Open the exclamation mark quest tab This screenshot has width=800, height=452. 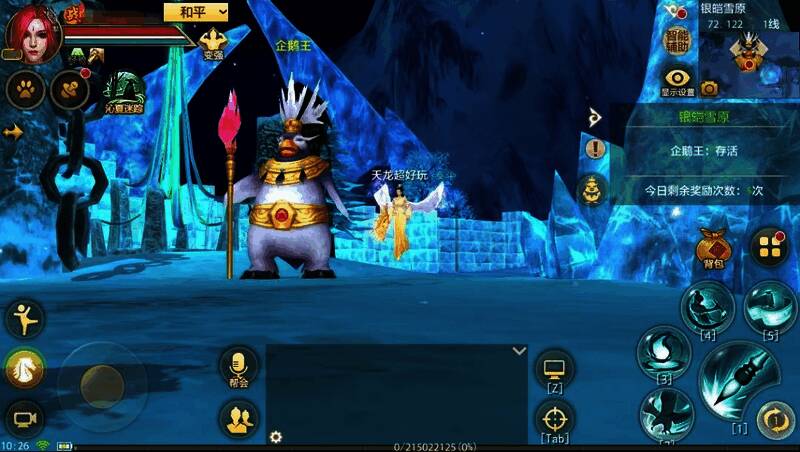pyautogui.click(x=596, y=149)
